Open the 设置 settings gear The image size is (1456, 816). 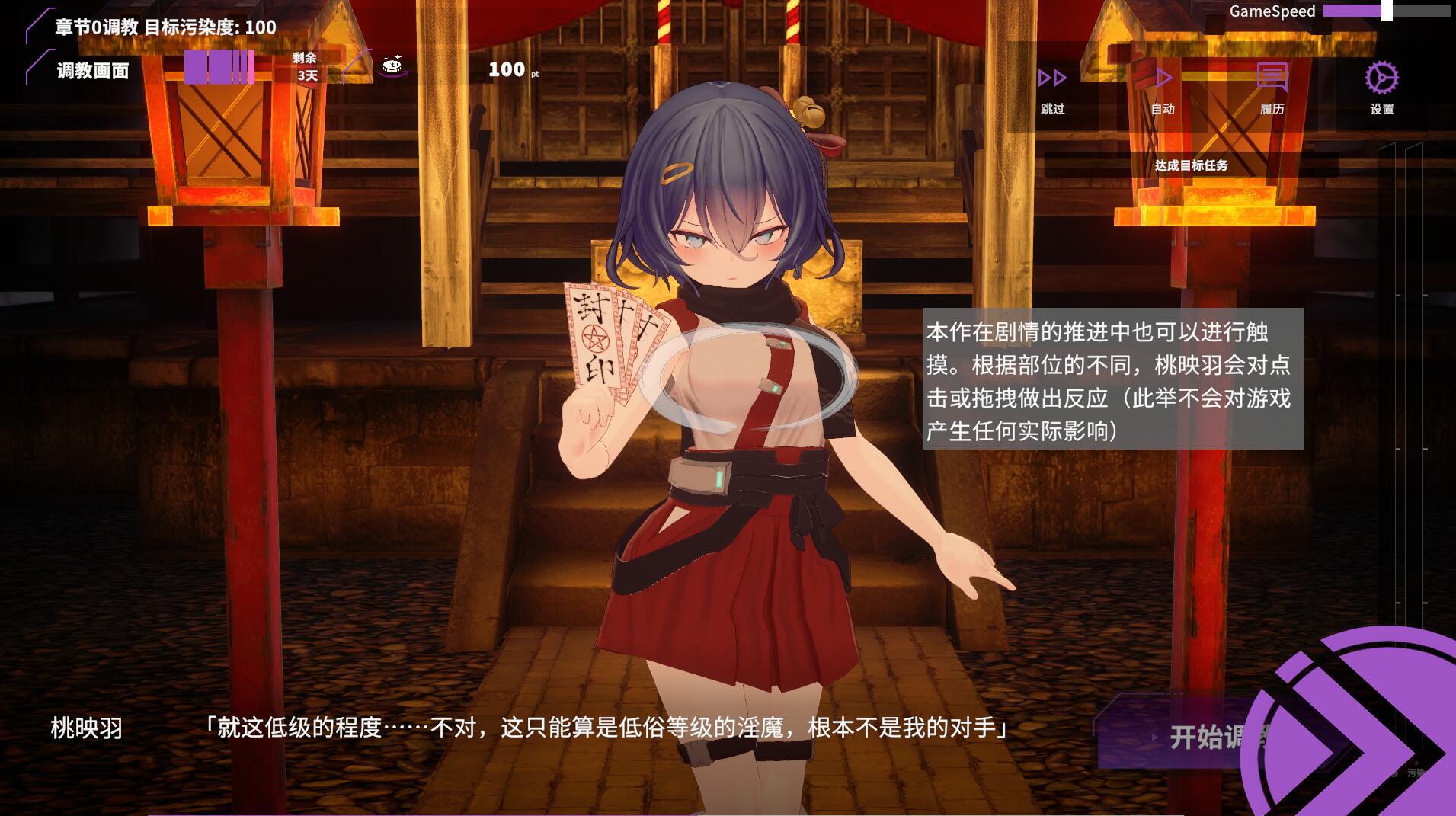pyautogui.click(x=1381, y=86)
